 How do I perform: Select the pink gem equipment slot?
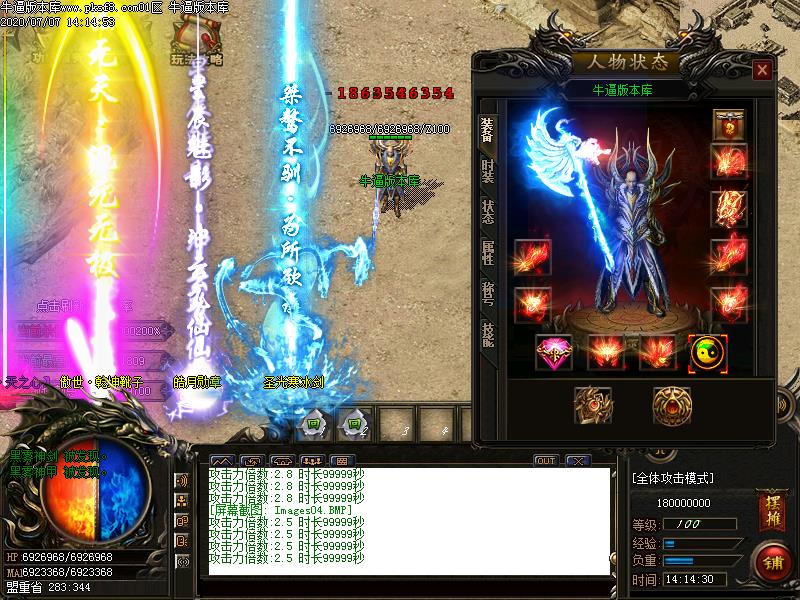coord(554,352)
